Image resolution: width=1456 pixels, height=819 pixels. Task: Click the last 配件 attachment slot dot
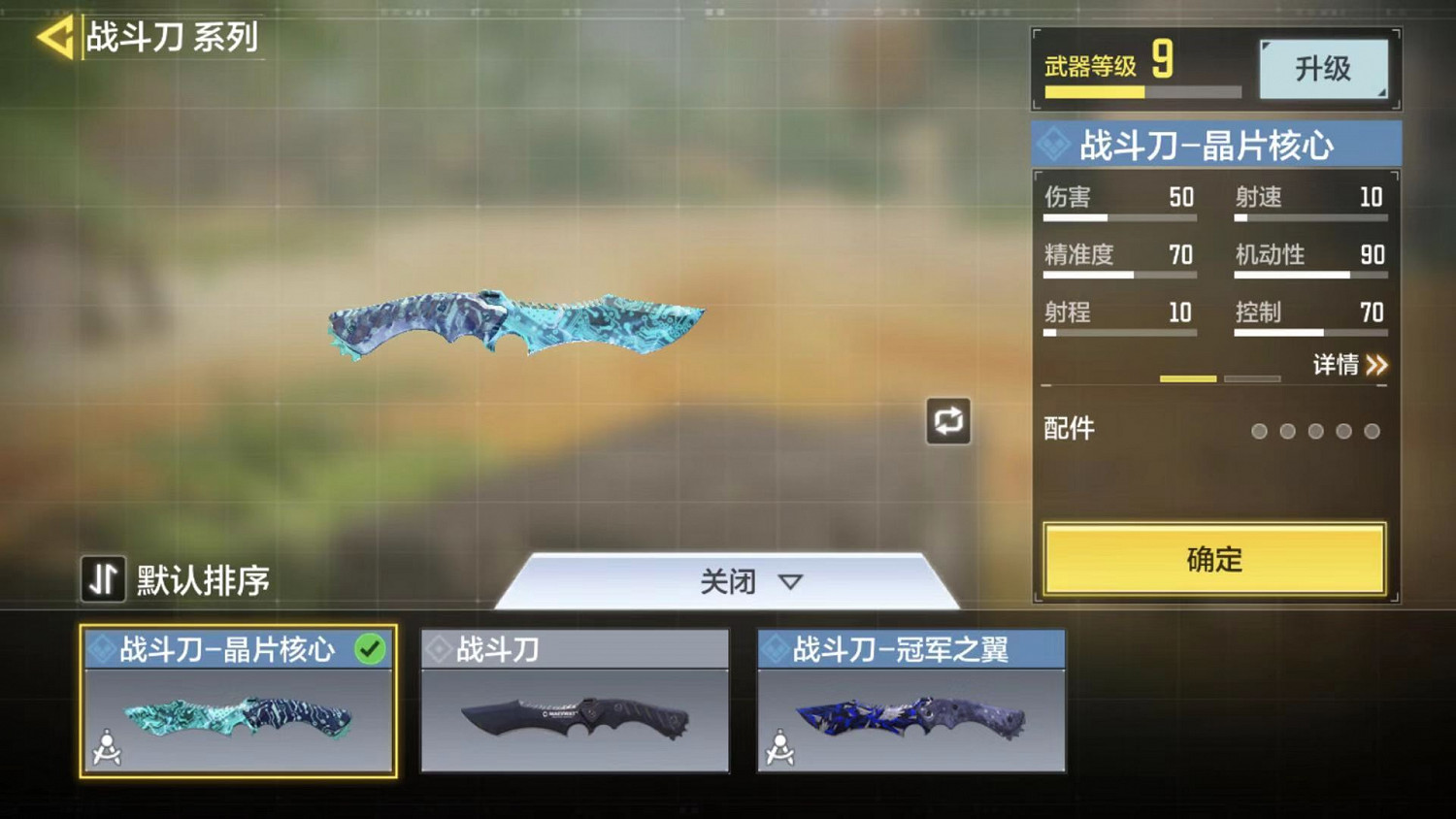(1372, 431)
